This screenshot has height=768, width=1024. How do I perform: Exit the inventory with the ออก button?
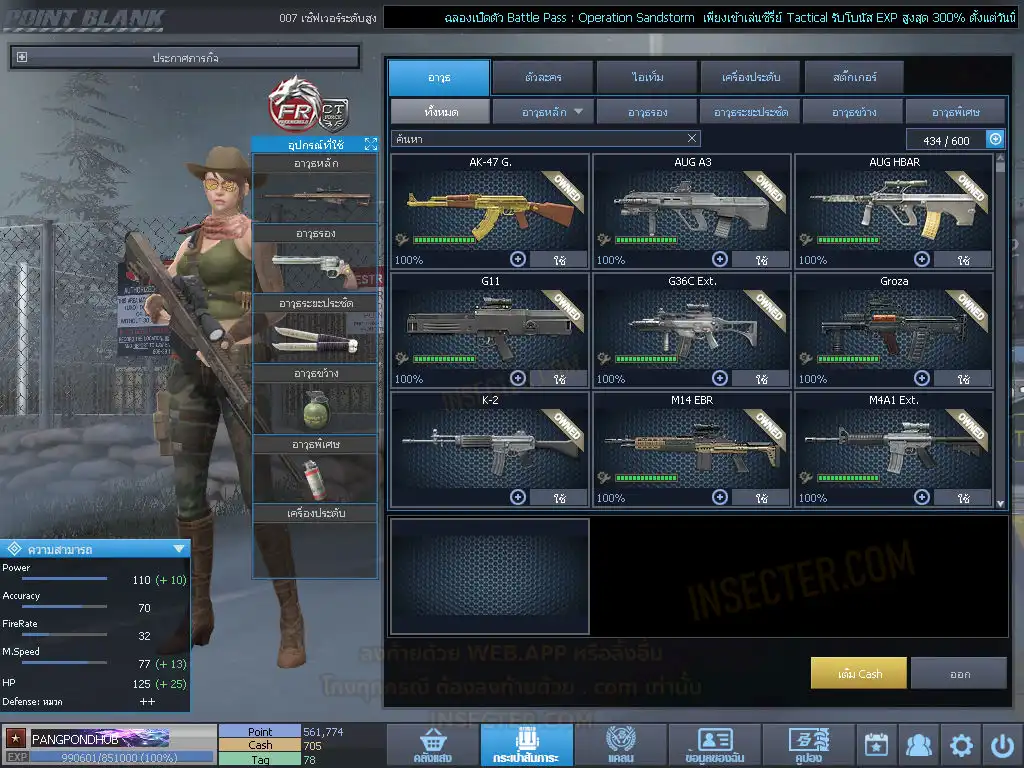click(x=959, y=673)
